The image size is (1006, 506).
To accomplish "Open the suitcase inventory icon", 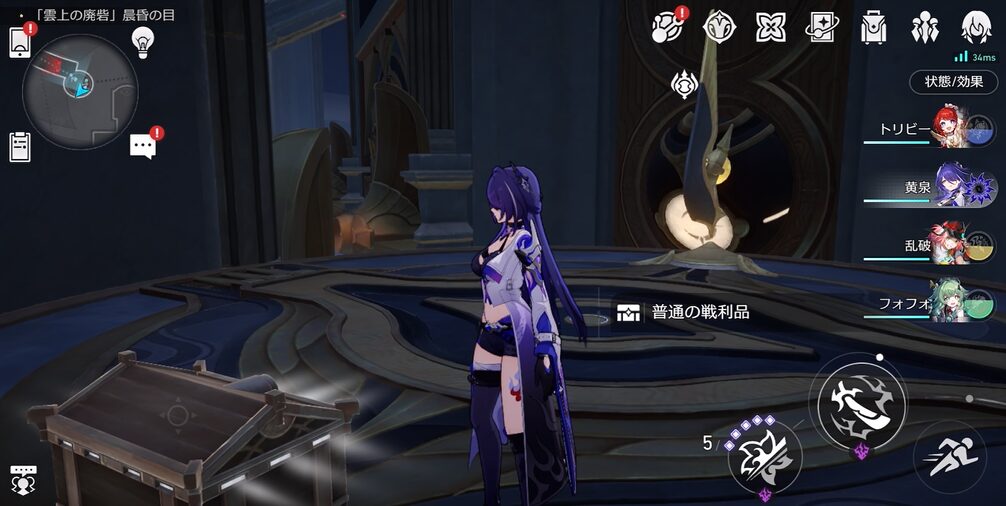I will click(x=874, y=27).
